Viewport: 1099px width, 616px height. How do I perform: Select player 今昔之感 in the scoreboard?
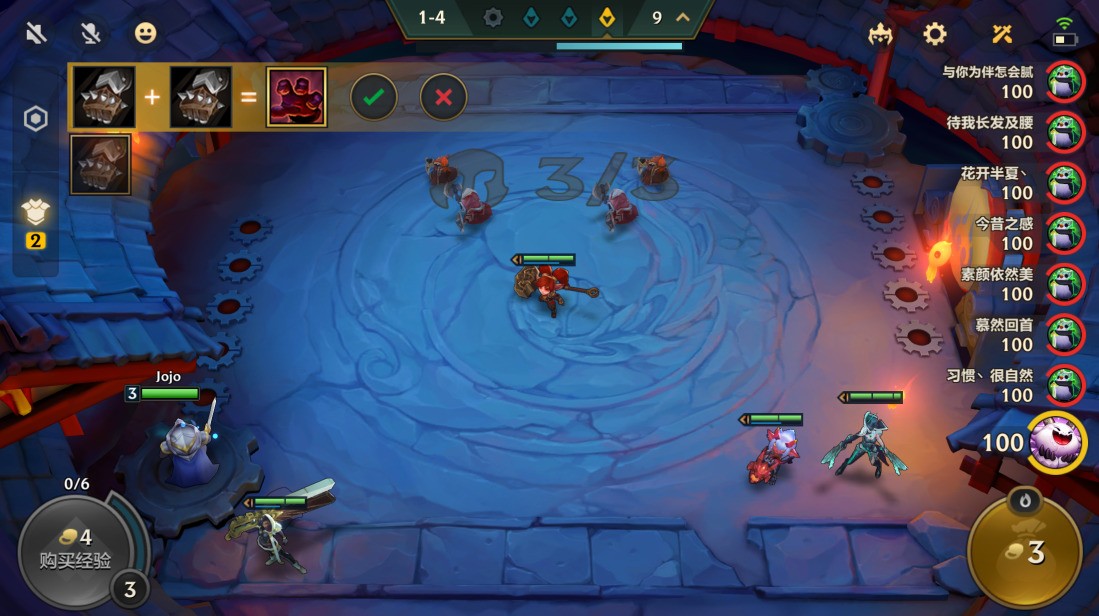click(x=1065, y=233)
